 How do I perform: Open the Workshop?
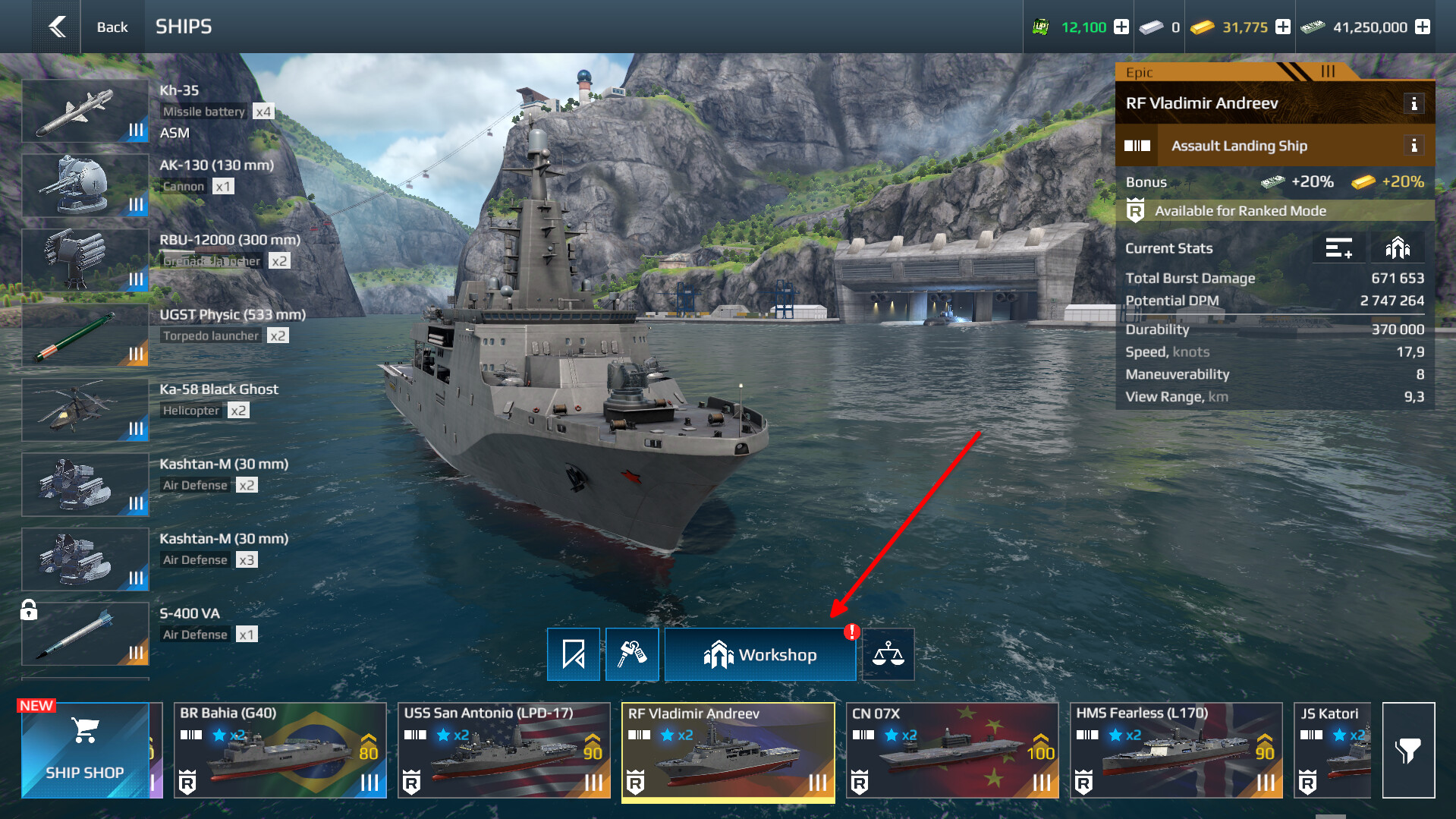coord(759,654)
